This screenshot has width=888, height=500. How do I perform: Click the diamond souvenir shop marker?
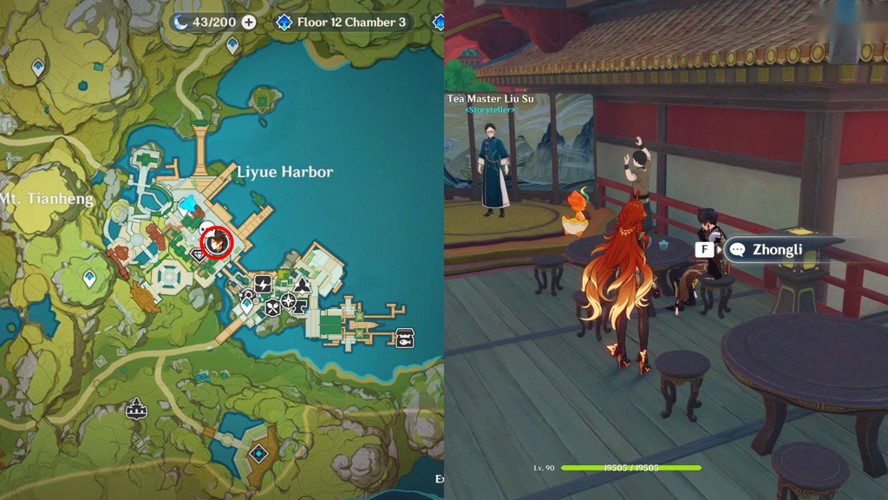(198, 254)
